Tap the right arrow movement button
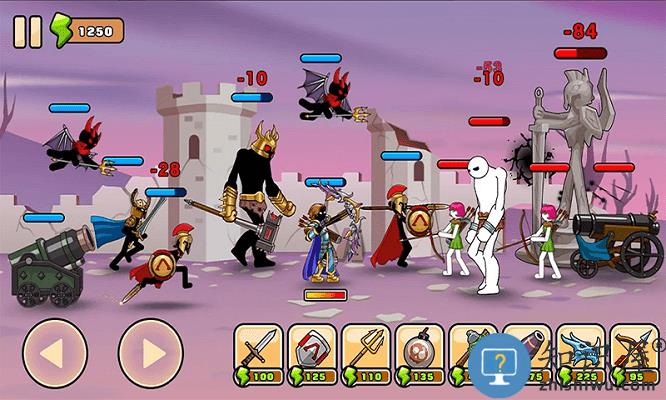666x400 pixels. coord(150,352)
